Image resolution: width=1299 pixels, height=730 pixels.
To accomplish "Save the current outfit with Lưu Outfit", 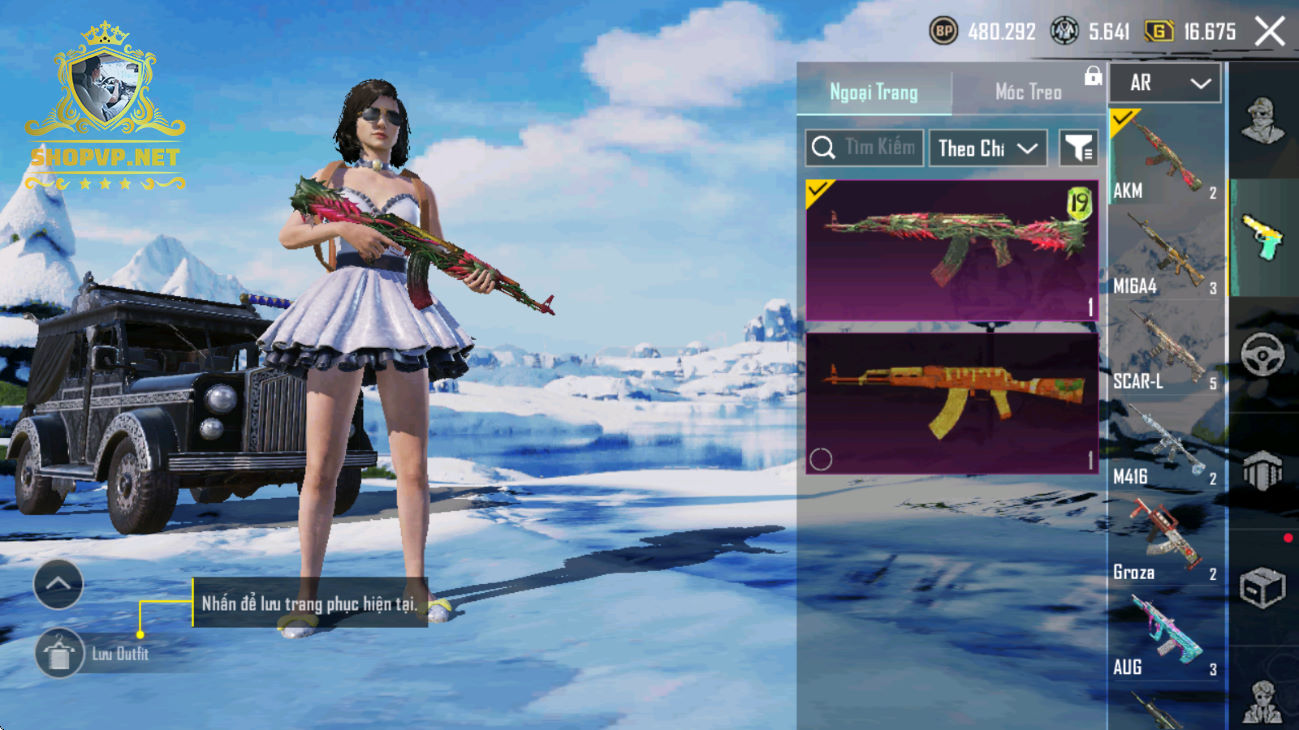I will [60, 654].
